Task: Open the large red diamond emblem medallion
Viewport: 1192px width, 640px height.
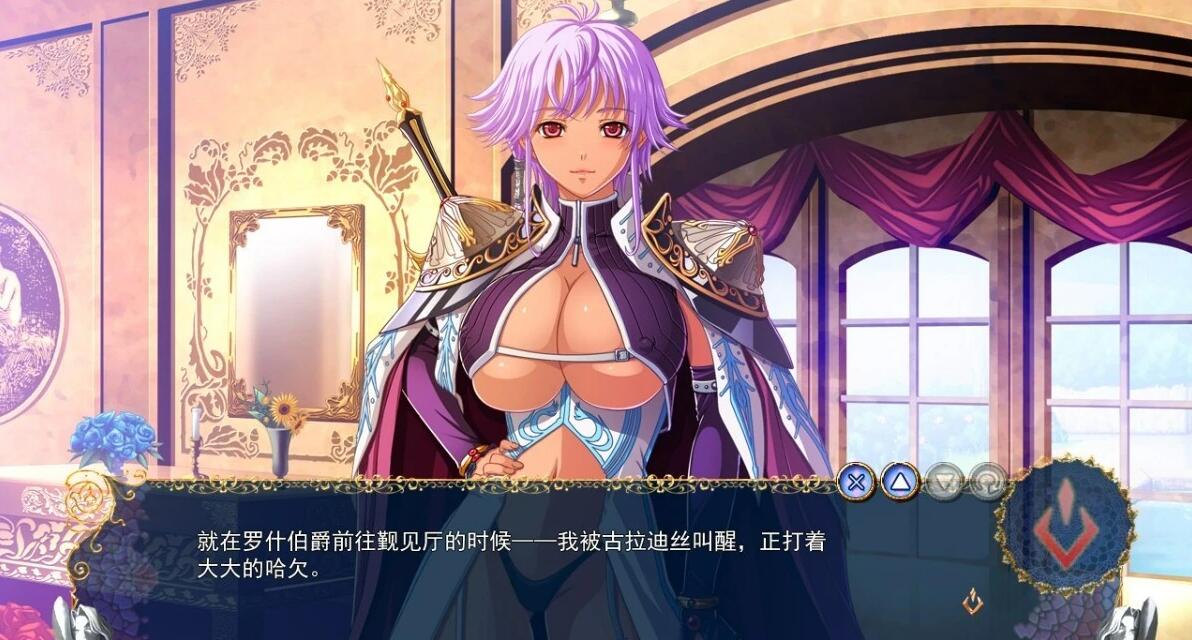Action: 1067,524
